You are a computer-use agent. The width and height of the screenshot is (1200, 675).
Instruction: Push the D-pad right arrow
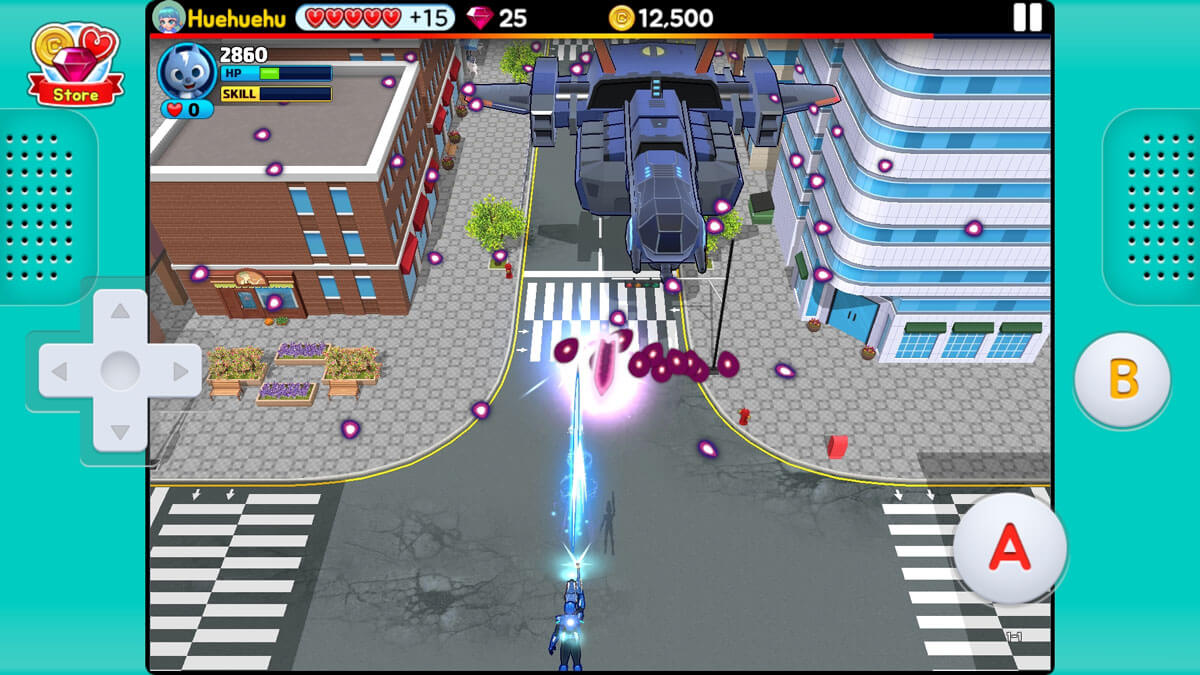(x=180, y=372)
